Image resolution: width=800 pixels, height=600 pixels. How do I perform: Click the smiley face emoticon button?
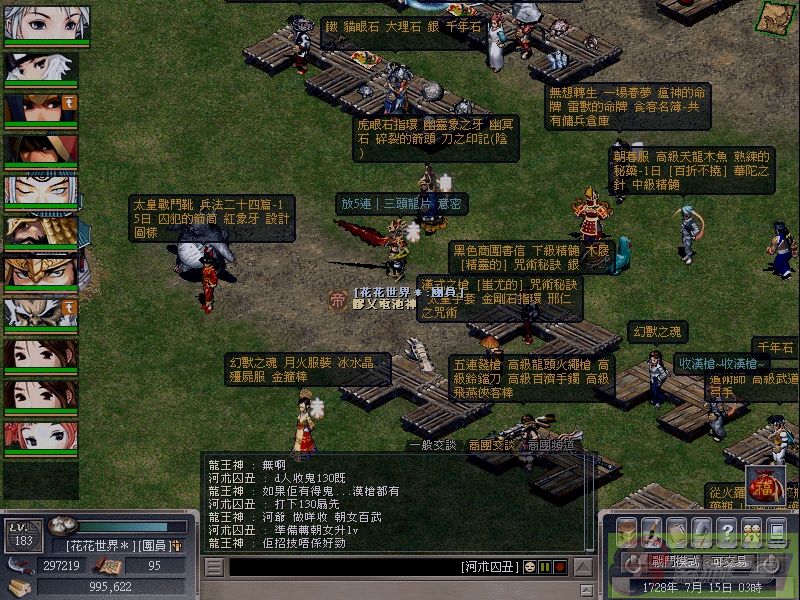pyautogui.click(x=529, y=567)
